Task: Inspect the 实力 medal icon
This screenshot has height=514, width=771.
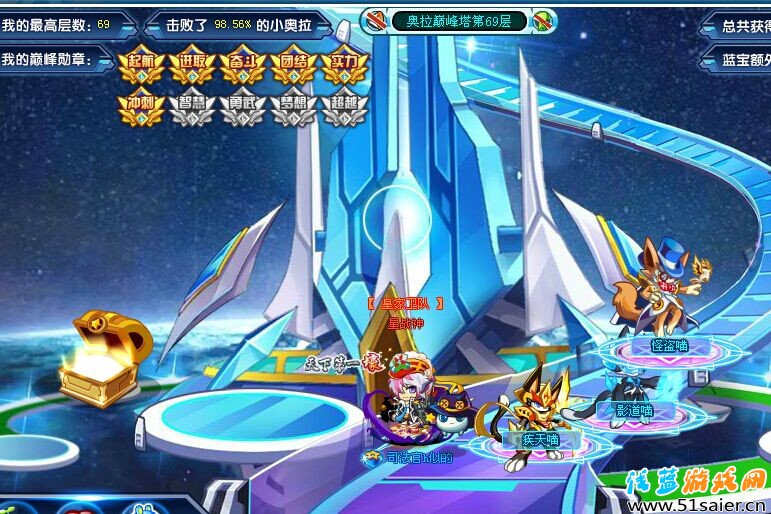Action: (344, 66)
